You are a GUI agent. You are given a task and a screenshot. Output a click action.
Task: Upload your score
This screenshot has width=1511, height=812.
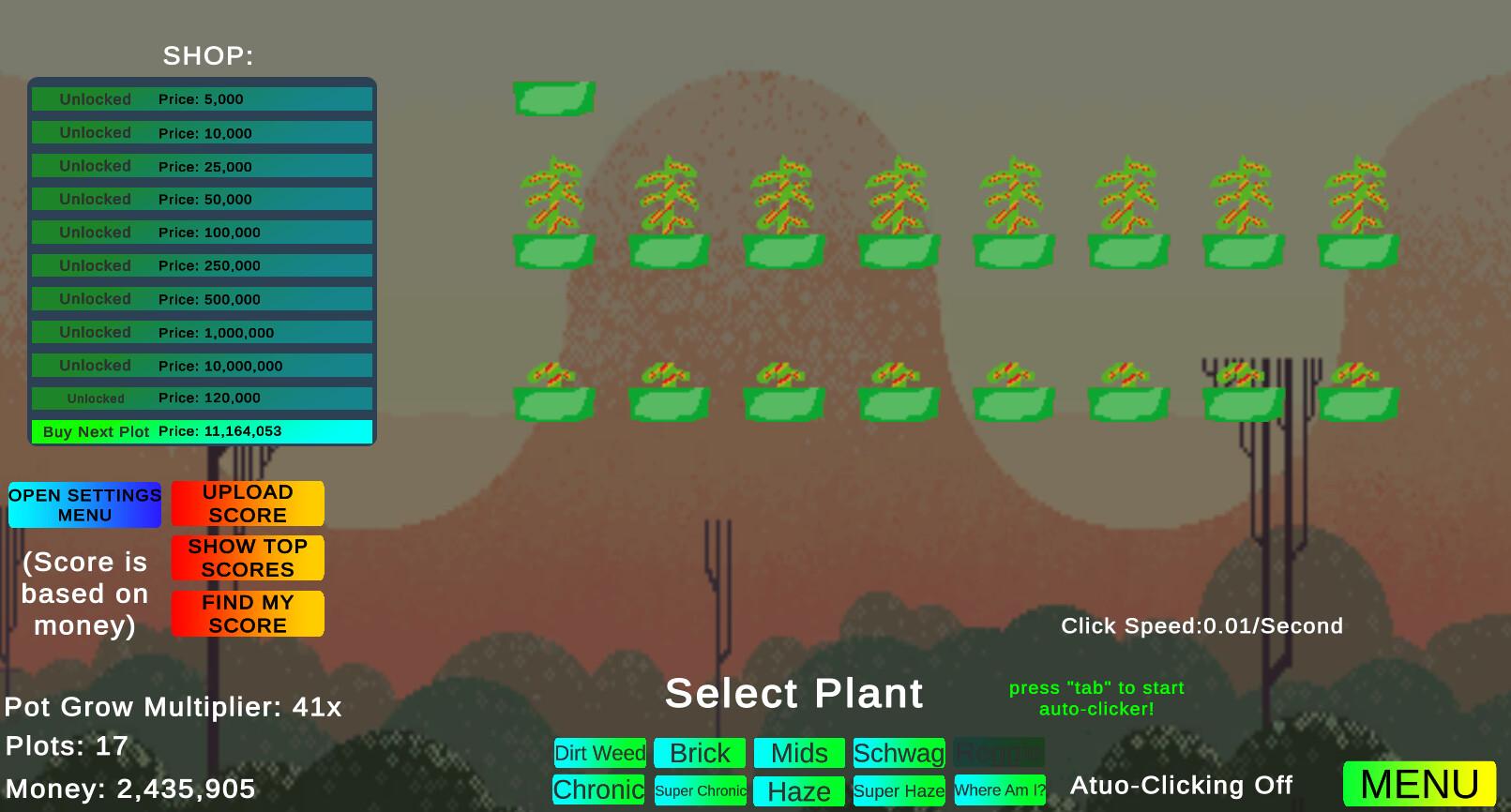click(248, 504)
